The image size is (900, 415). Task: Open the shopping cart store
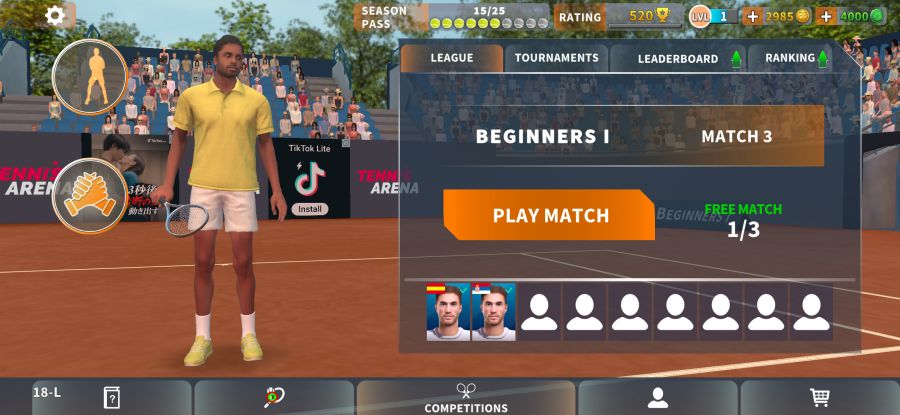pyautogui.click(x=820, y=398)
